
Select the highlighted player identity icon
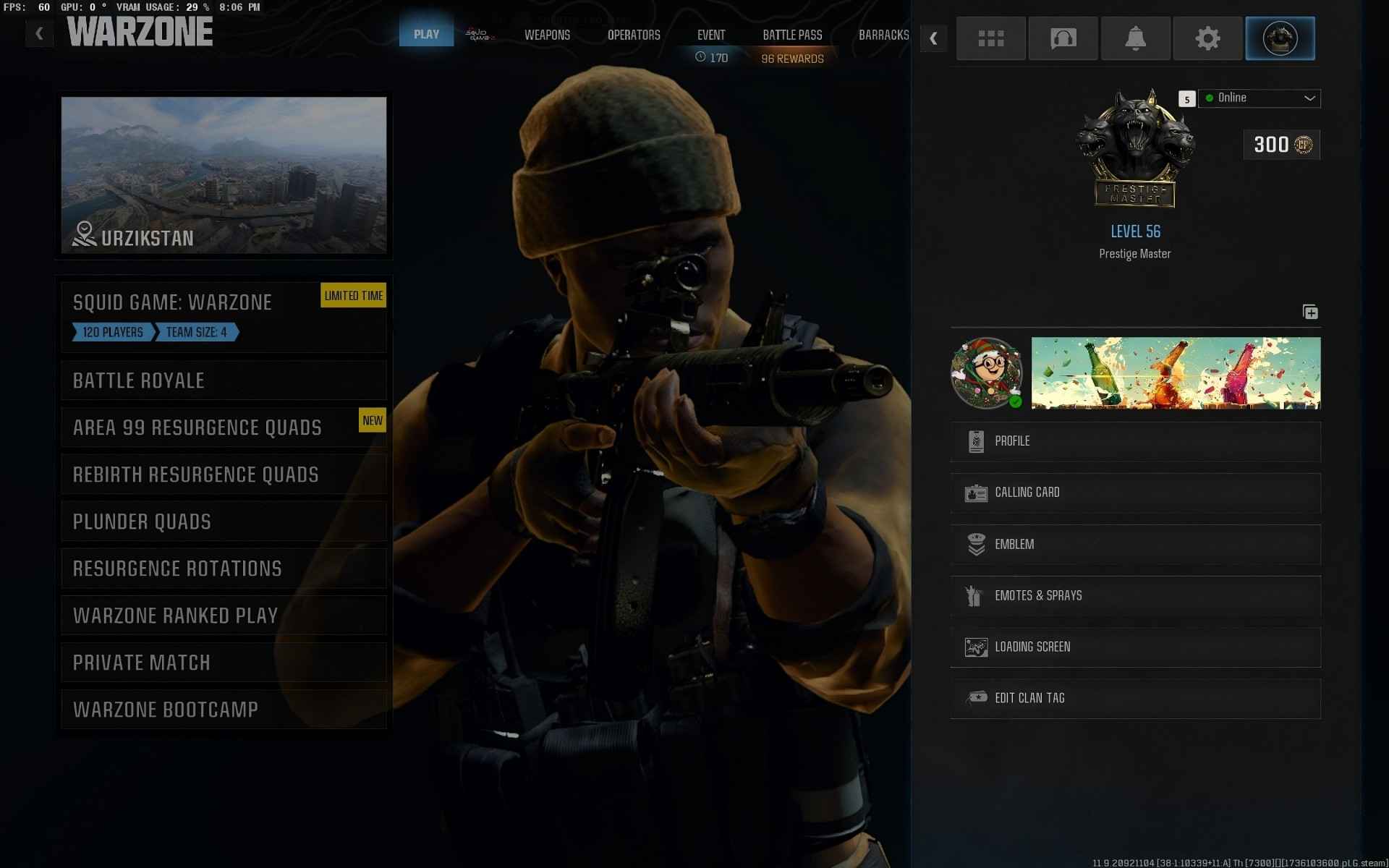pyautogui.click(x=1280, y=38)
